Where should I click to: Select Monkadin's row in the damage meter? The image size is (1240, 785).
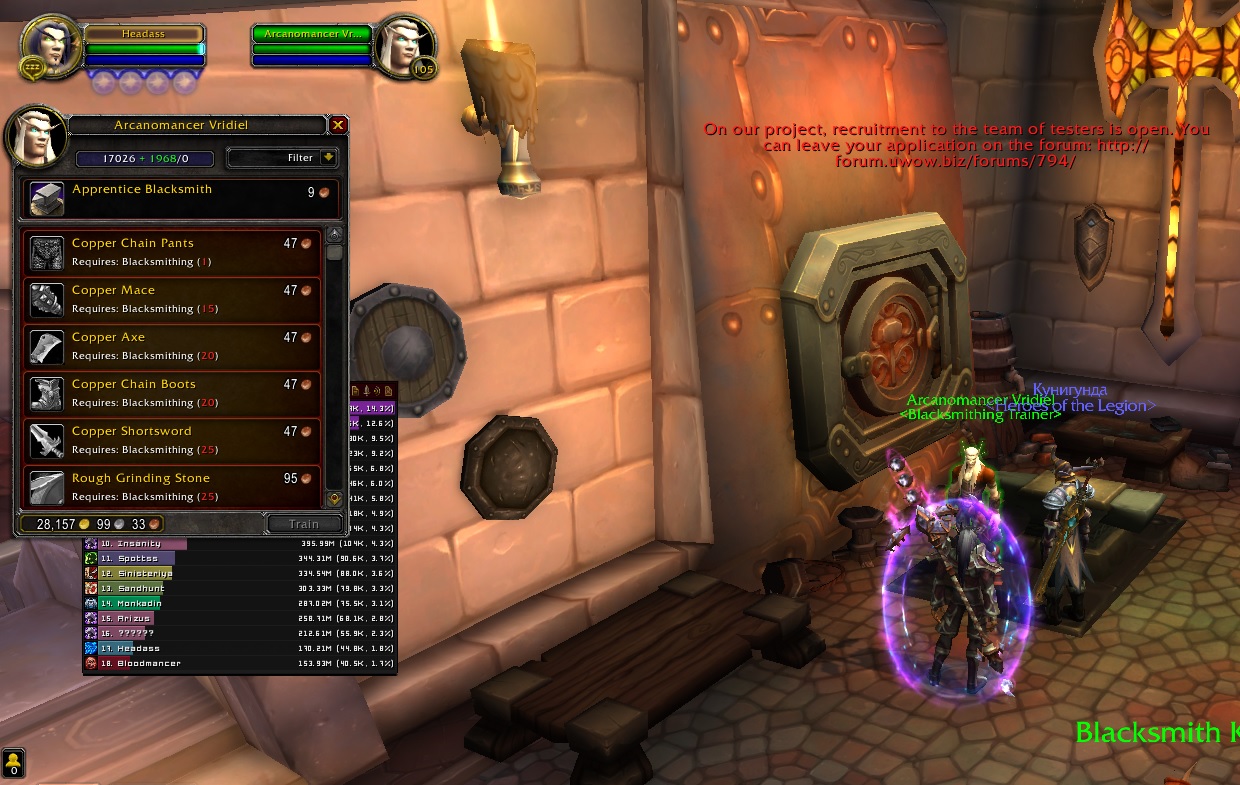[240, 604]
